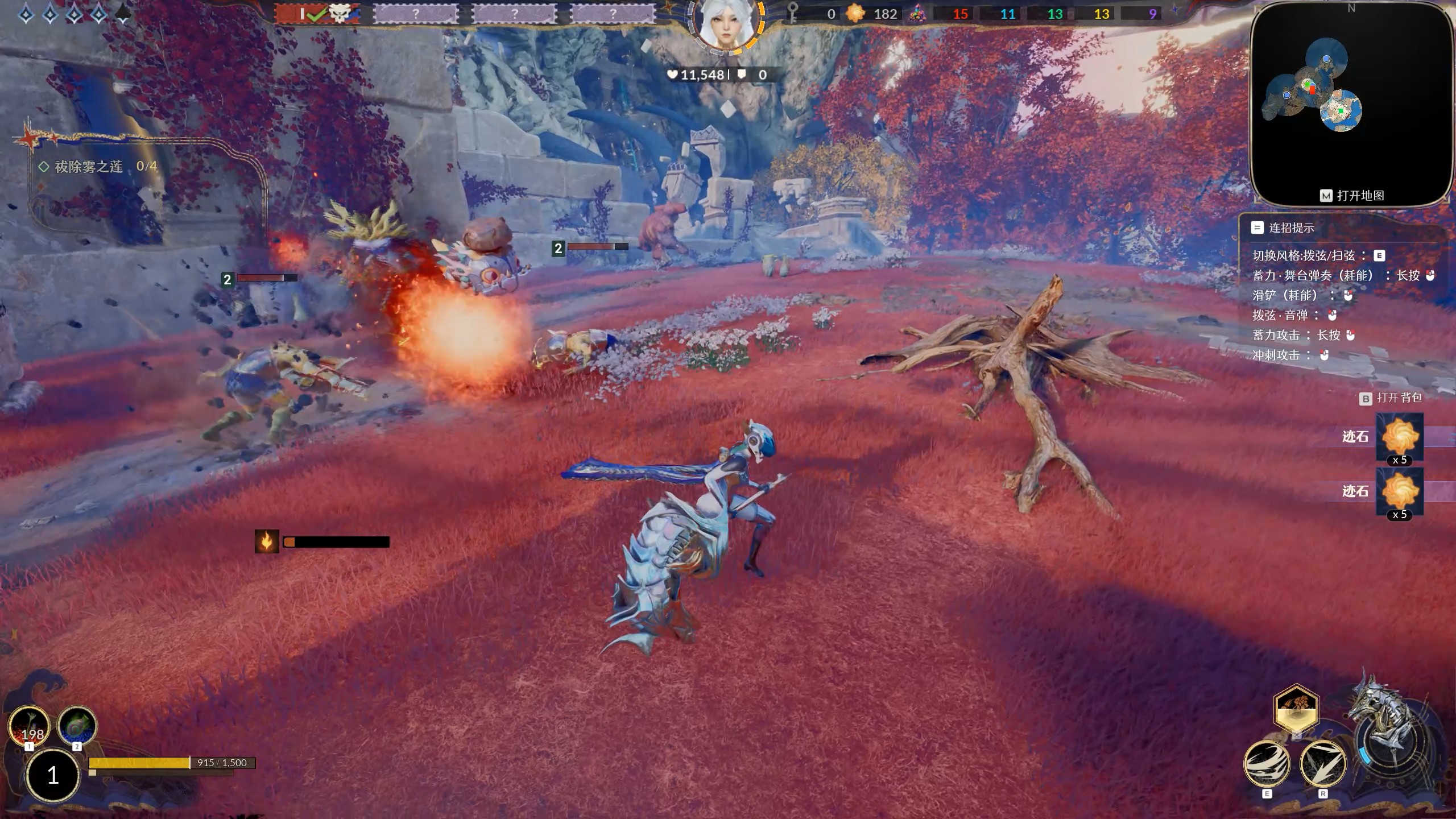Screen dimensions: 1456x819
Task: Click the orange flame status icon
Action: pyautogui.click(x=266, y=541)
